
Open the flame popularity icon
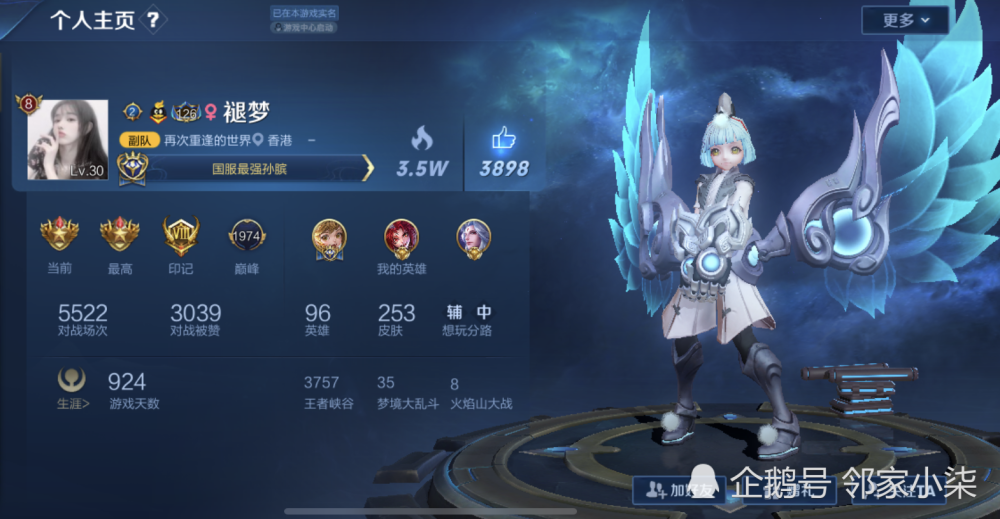click(422, 139)
